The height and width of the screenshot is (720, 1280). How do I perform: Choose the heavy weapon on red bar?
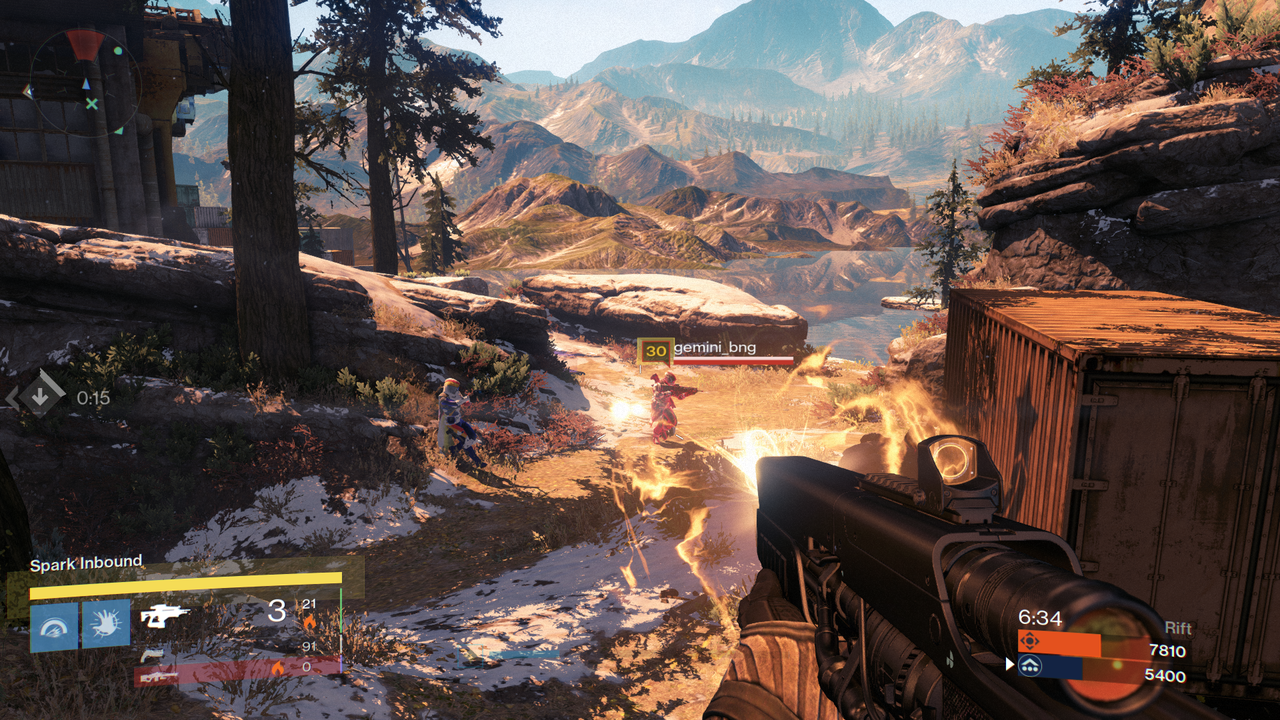click(158, 676)
